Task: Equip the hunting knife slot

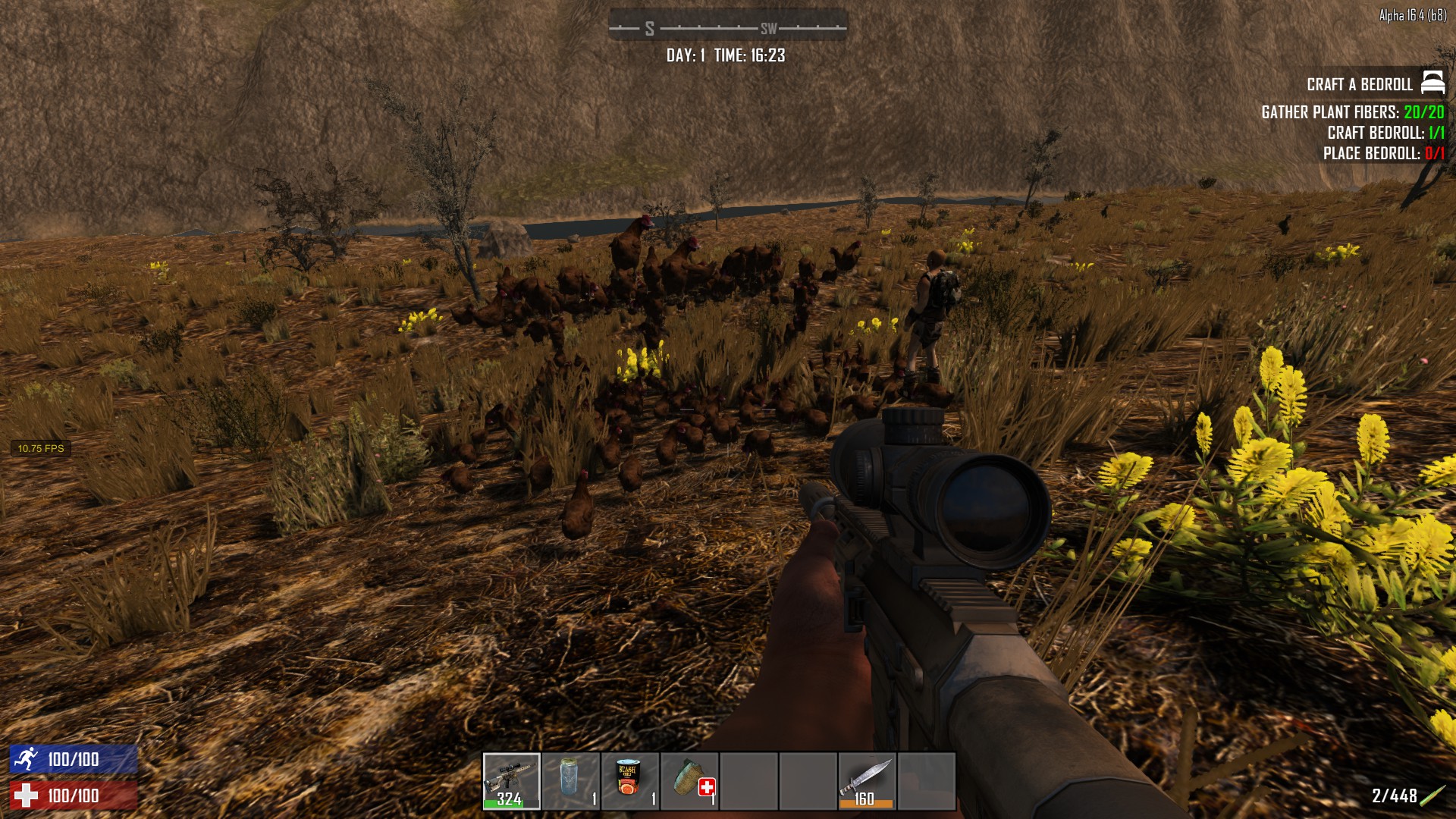Action: pos(867,781)
